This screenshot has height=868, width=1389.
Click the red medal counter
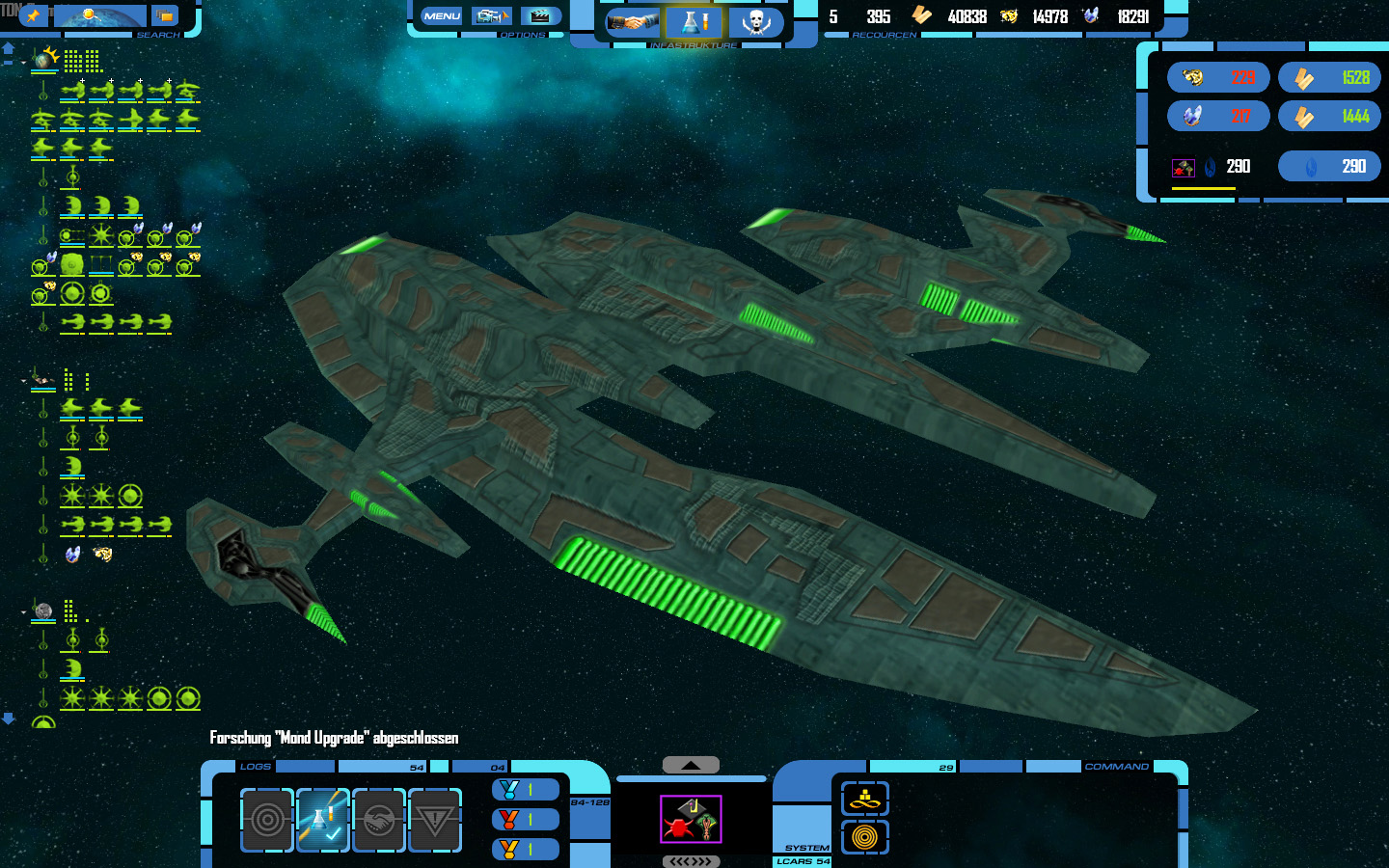coord(526,820)
